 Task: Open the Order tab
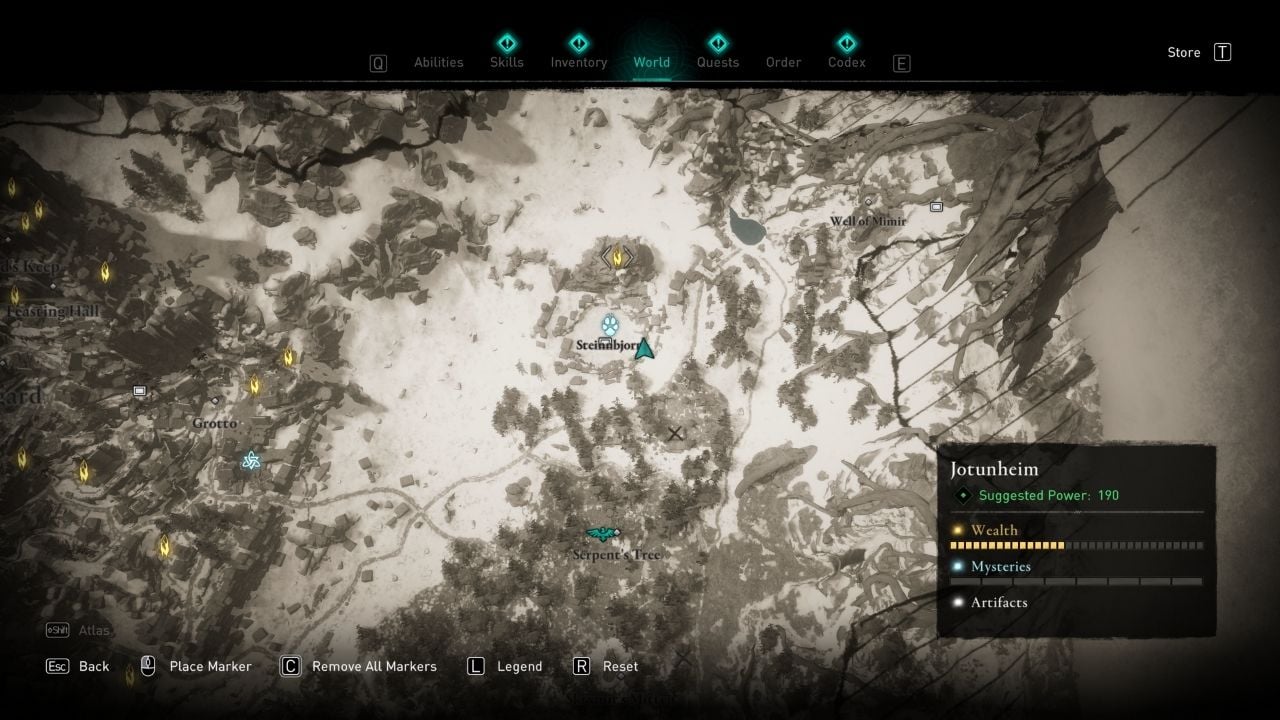(783, 62)
